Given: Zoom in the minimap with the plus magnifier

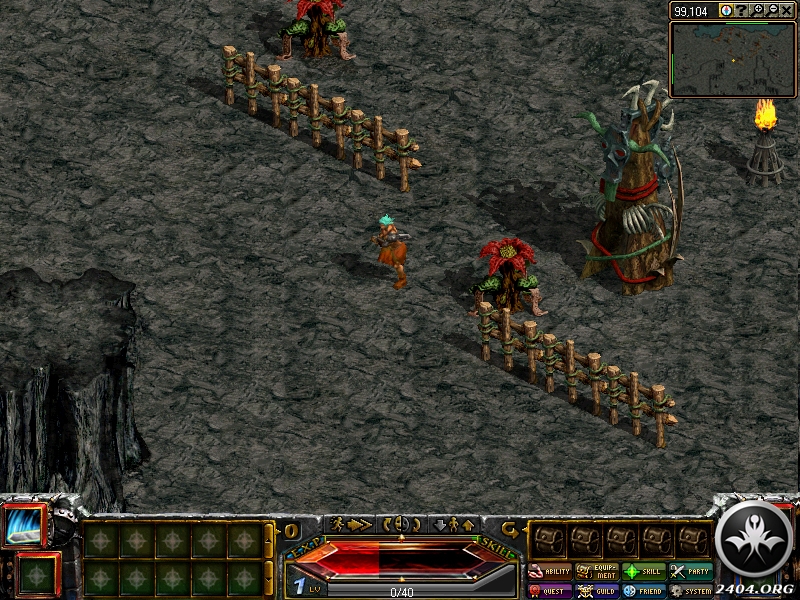Looking at the screenshot, I should click(x=758, y=10).
